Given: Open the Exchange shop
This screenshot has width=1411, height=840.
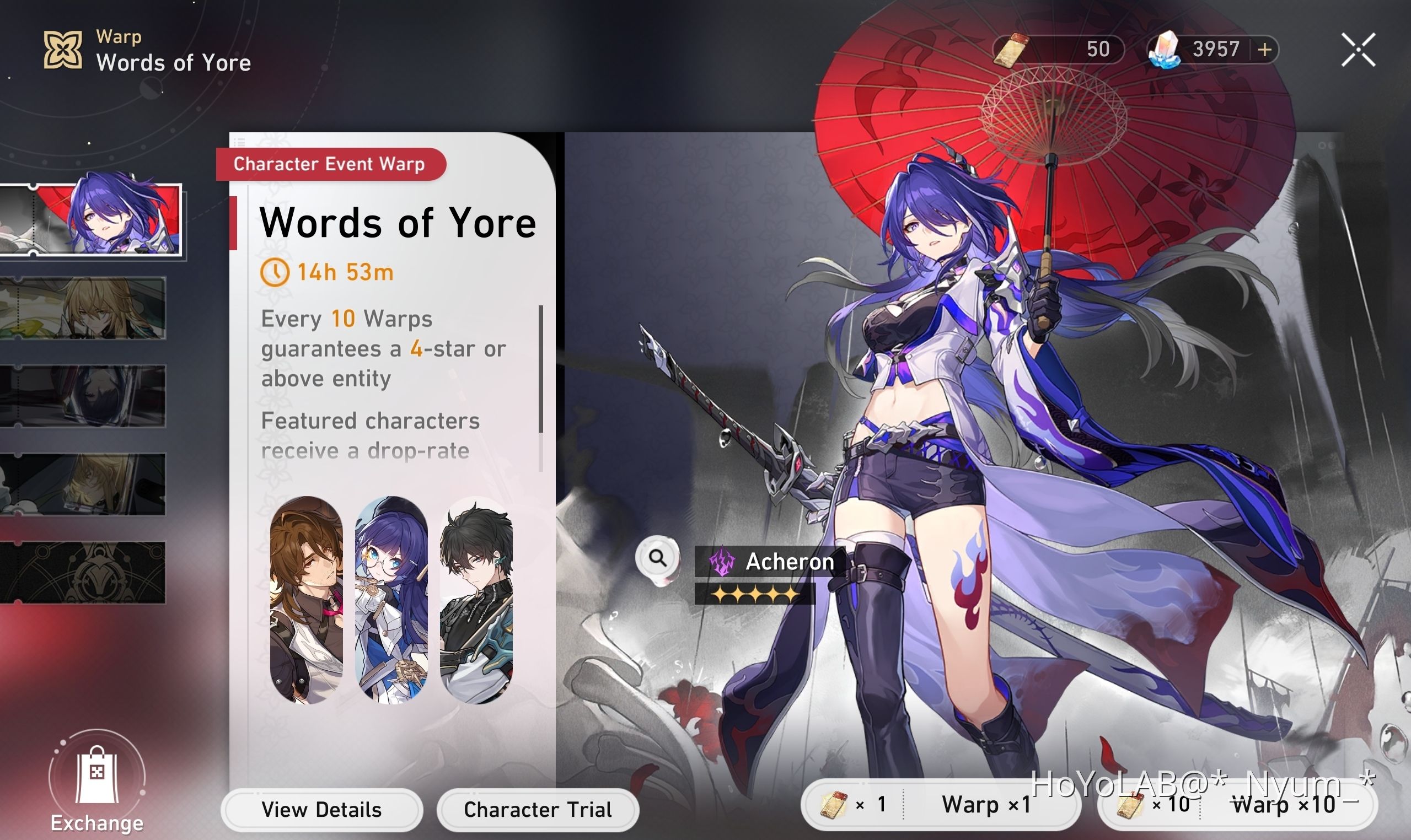Looking at the screenshot, I should 96,781.
